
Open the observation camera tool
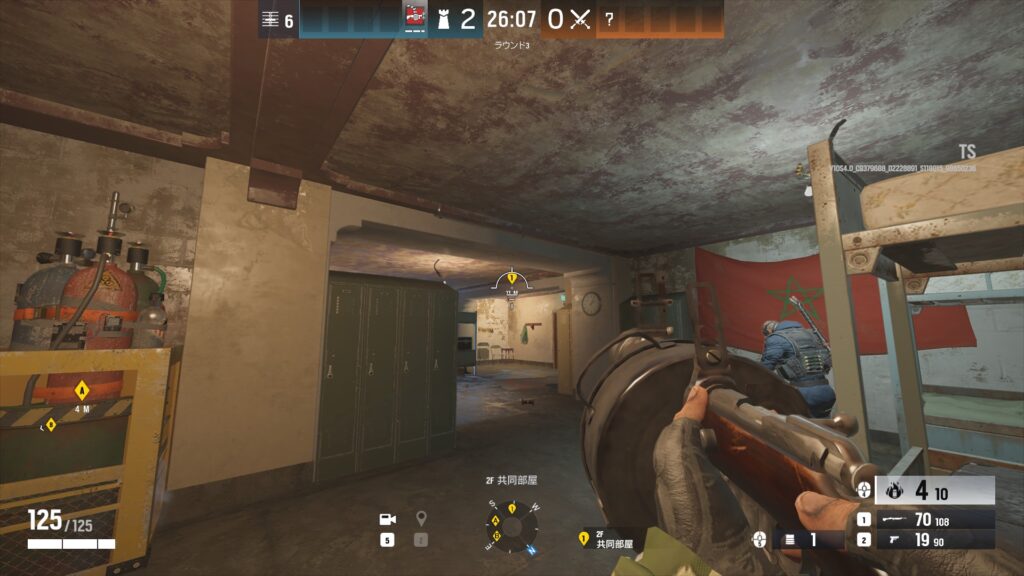[x=387, y=519]
